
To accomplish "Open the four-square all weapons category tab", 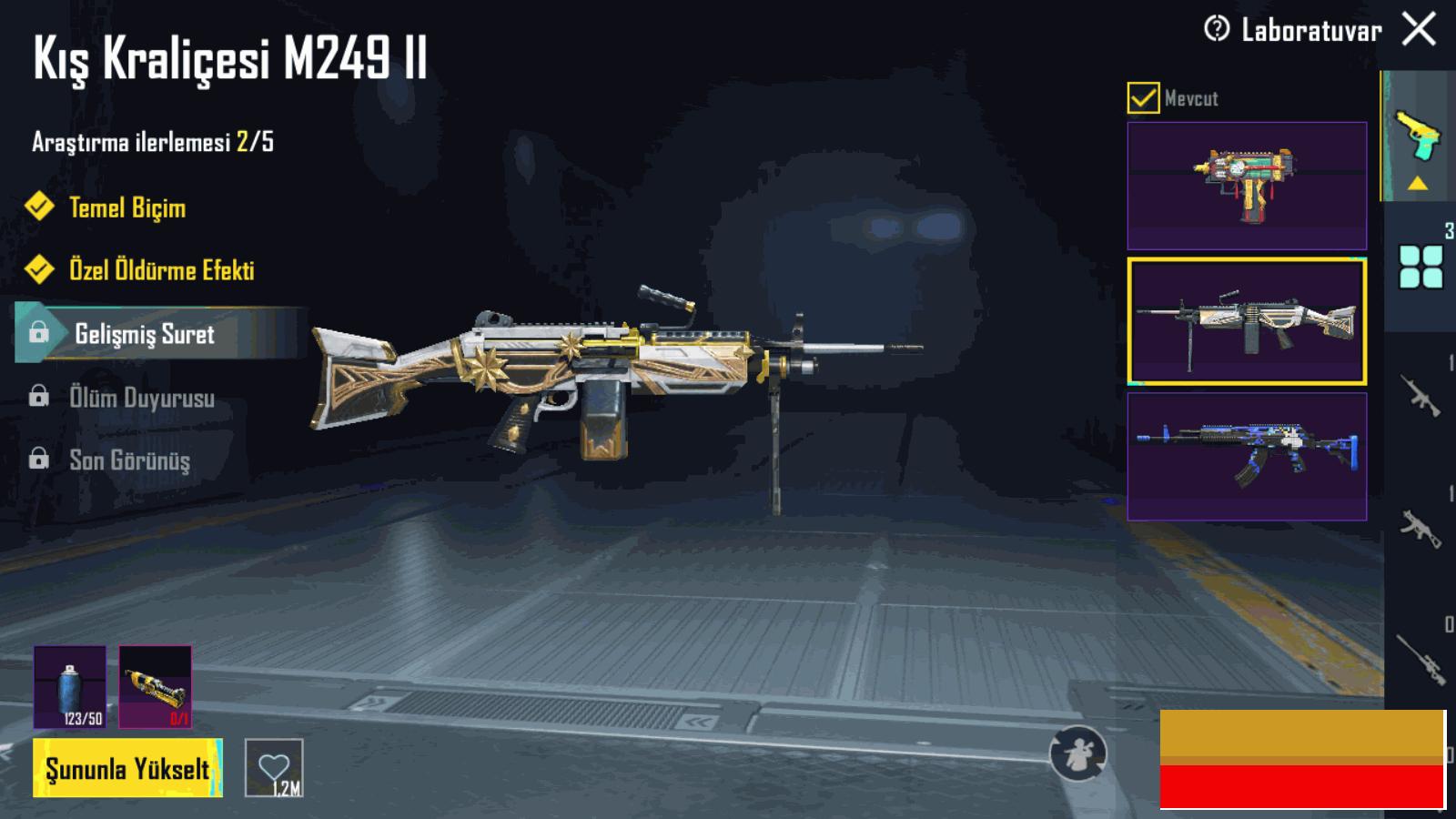I will [x=1421, y=268].
